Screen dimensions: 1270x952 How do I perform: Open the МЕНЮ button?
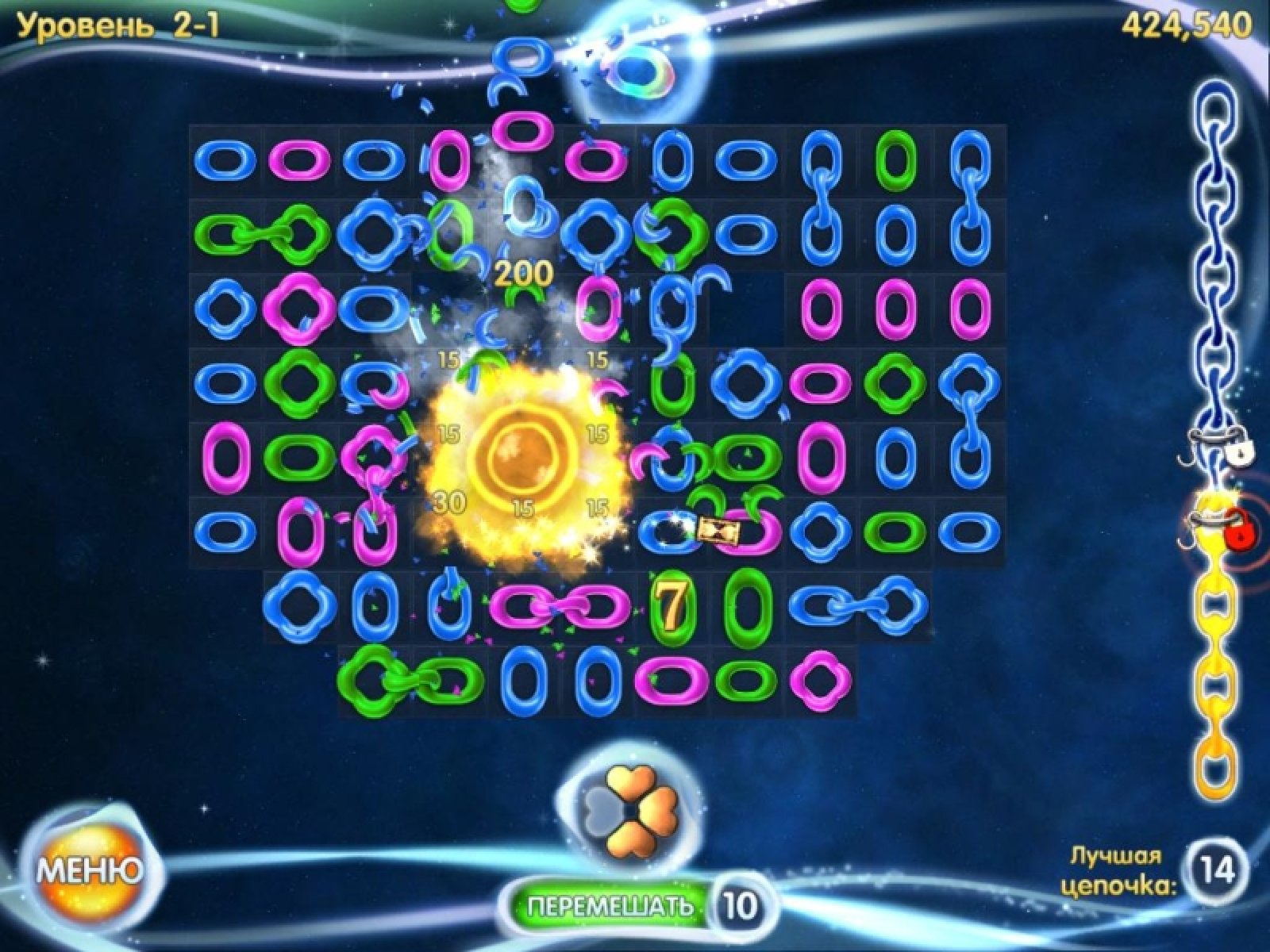pyautogui.click(x=90, y=871)
